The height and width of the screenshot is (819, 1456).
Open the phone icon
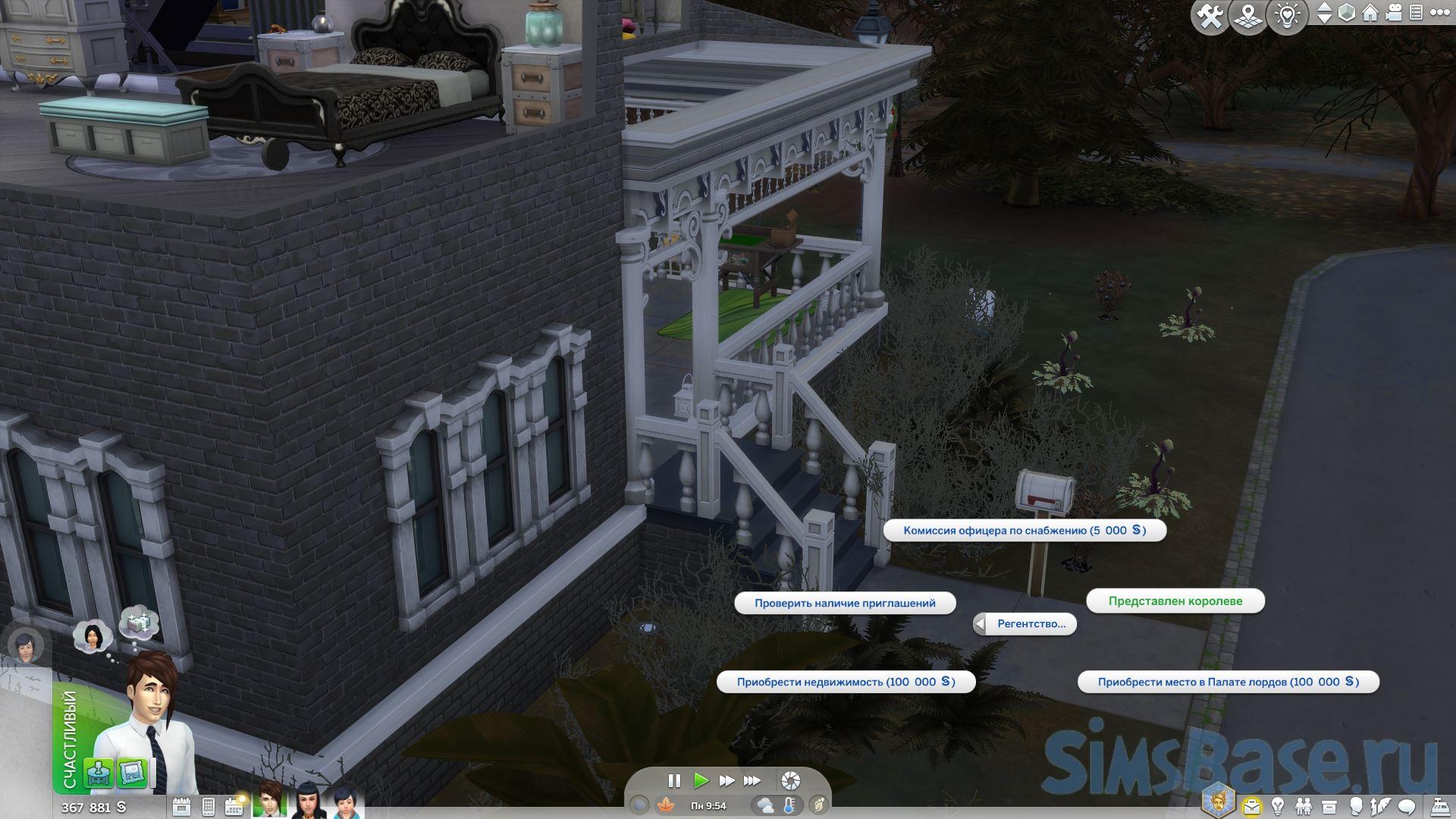click(209, 806)
